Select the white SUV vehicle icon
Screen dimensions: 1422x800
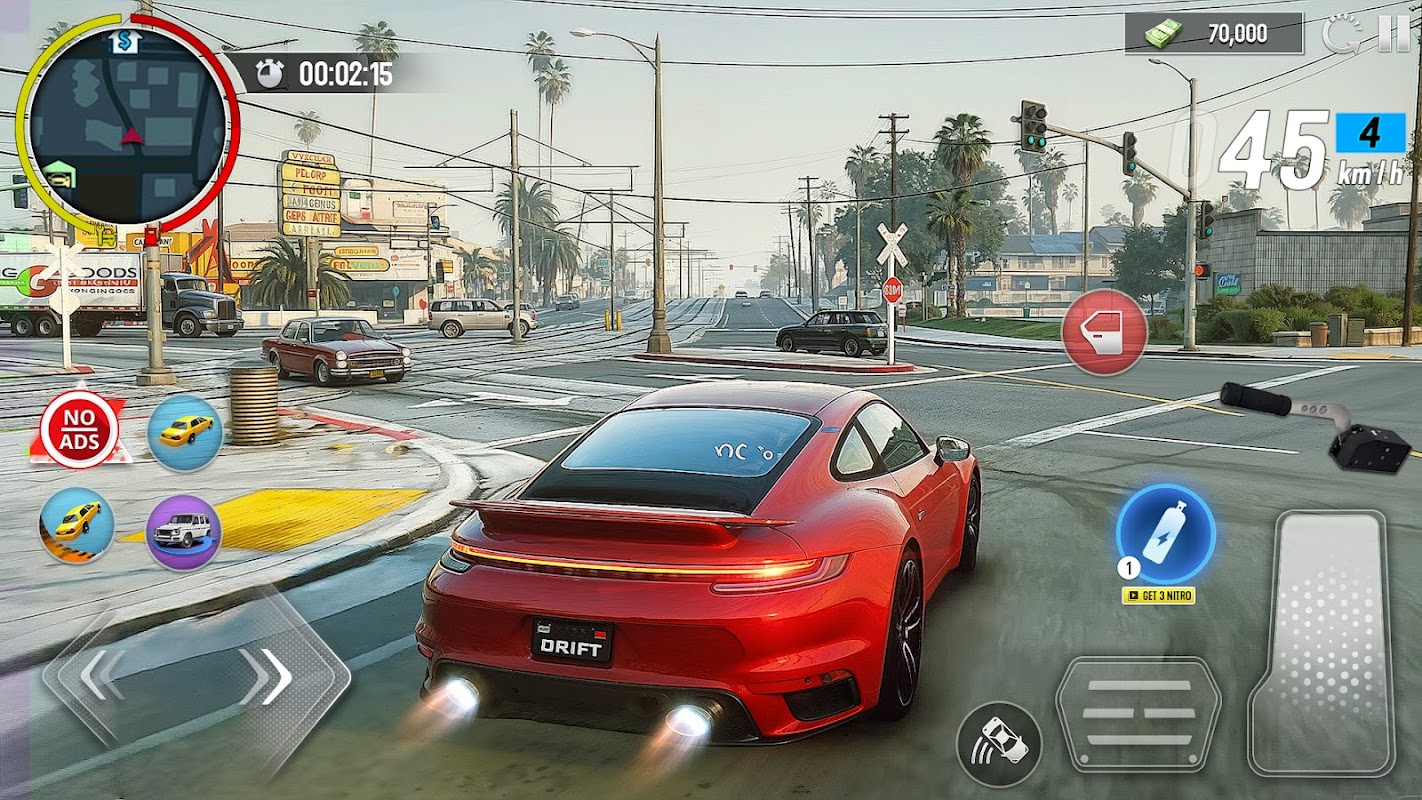pos(184,531)
